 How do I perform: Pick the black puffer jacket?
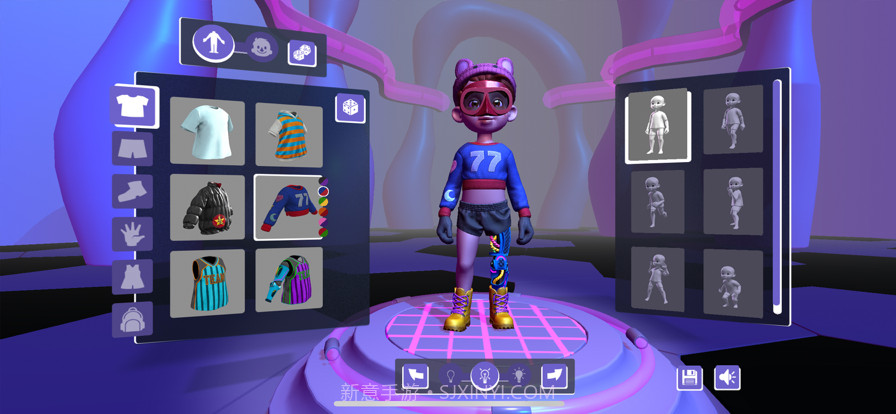(x=207, y=207)
